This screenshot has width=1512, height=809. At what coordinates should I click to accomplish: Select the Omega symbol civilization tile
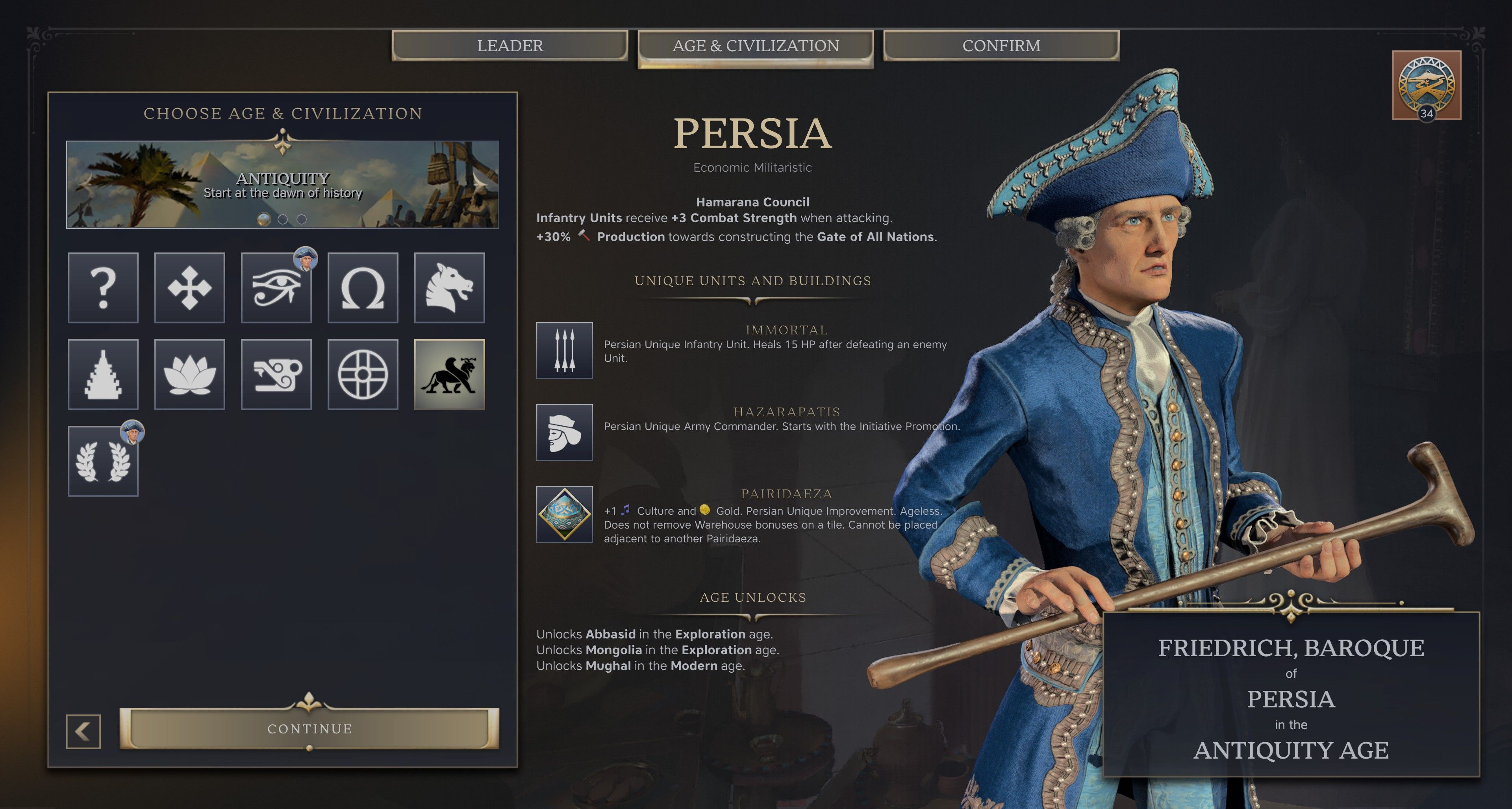(x=363, y=288)
